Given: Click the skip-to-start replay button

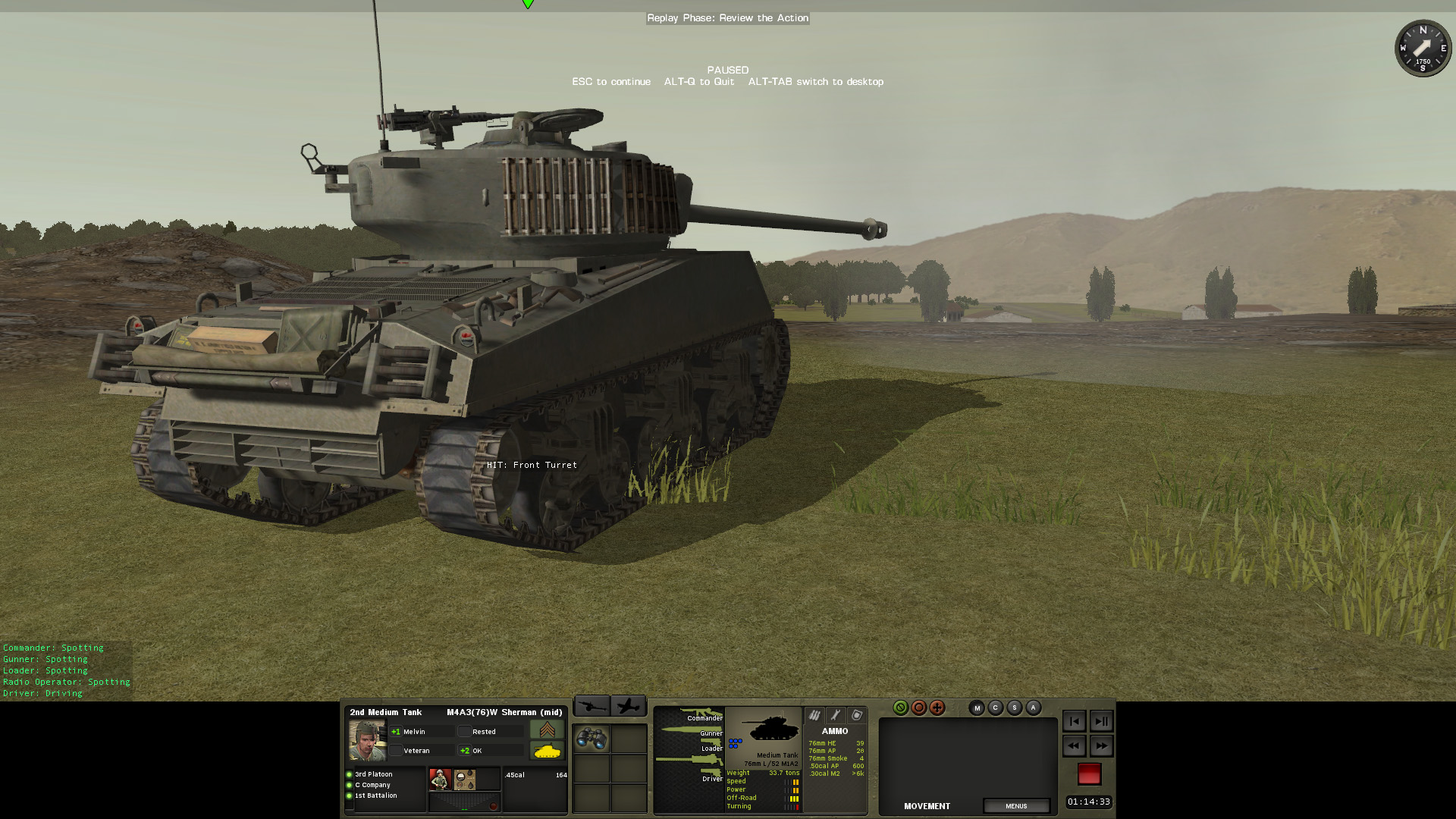Looking at the screenshot, I should pos(1074,721).
